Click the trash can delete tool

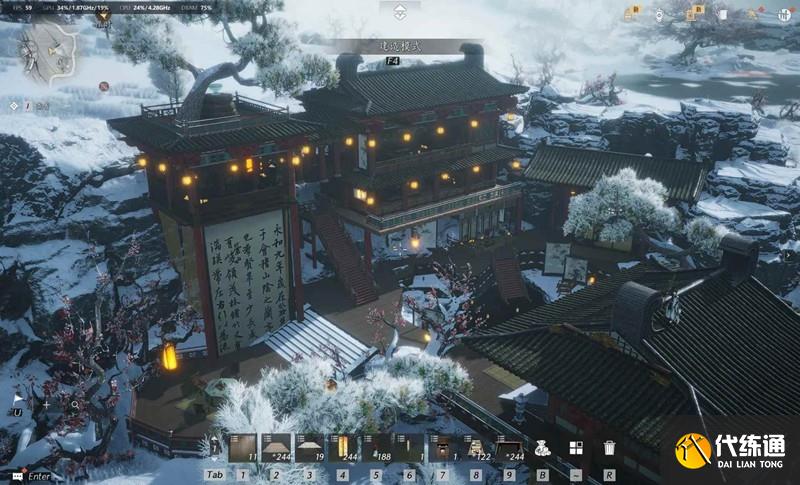pyautogui.click(x=609, y=448)
